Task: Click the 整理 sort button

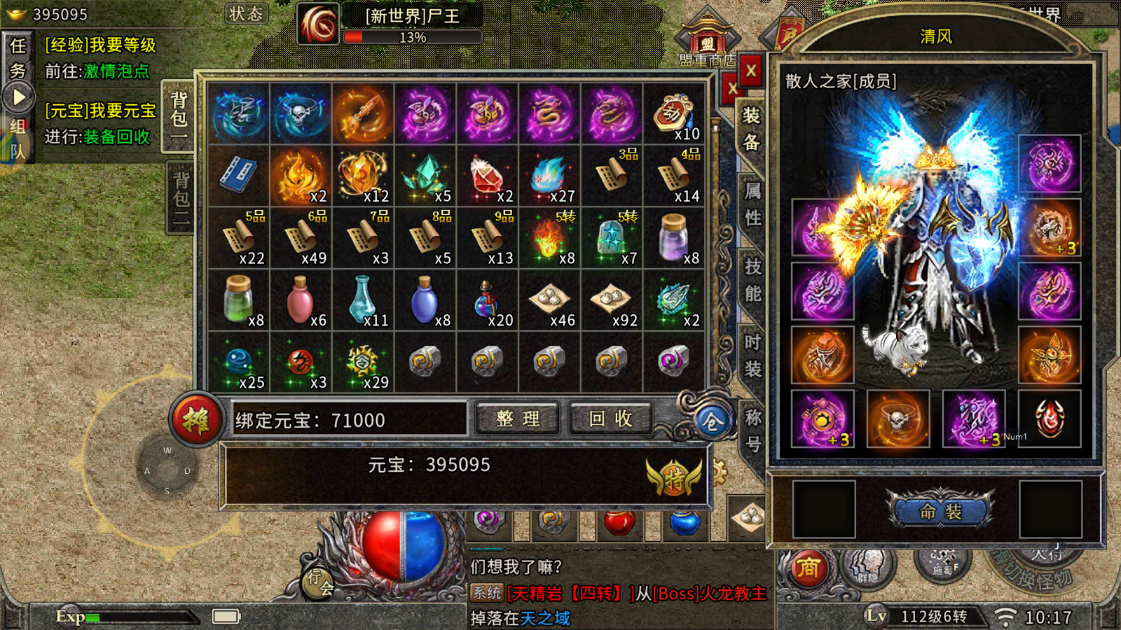Action: [x=517, y=419]
